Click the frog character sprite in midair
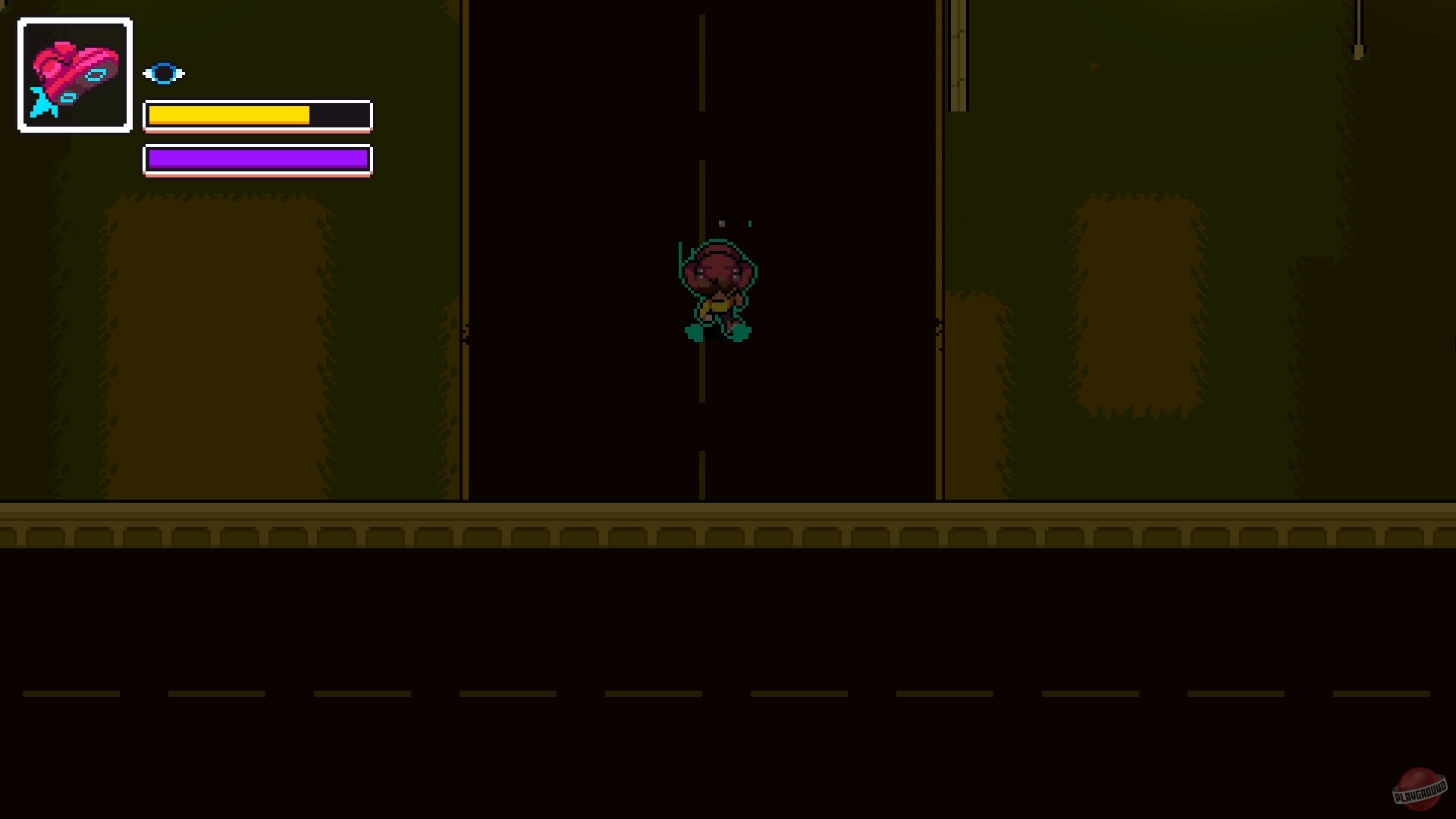The width and height of the screenshot is (1456, 819). point(717,288)
